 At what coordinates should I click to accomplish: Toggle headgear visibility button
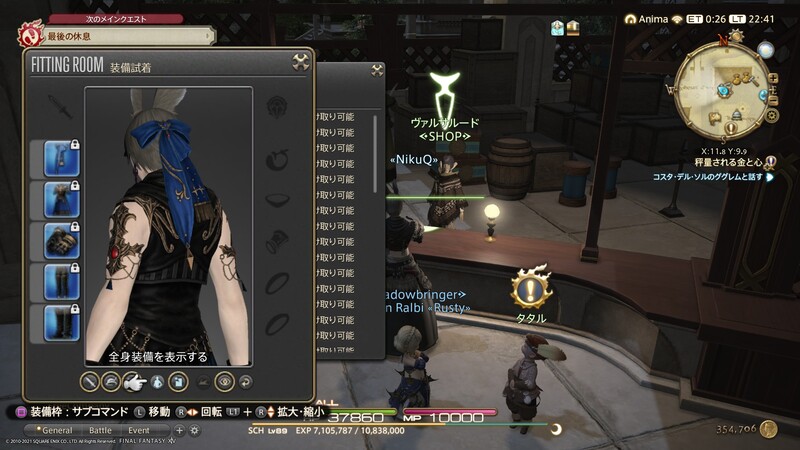(x=112, y=380)
